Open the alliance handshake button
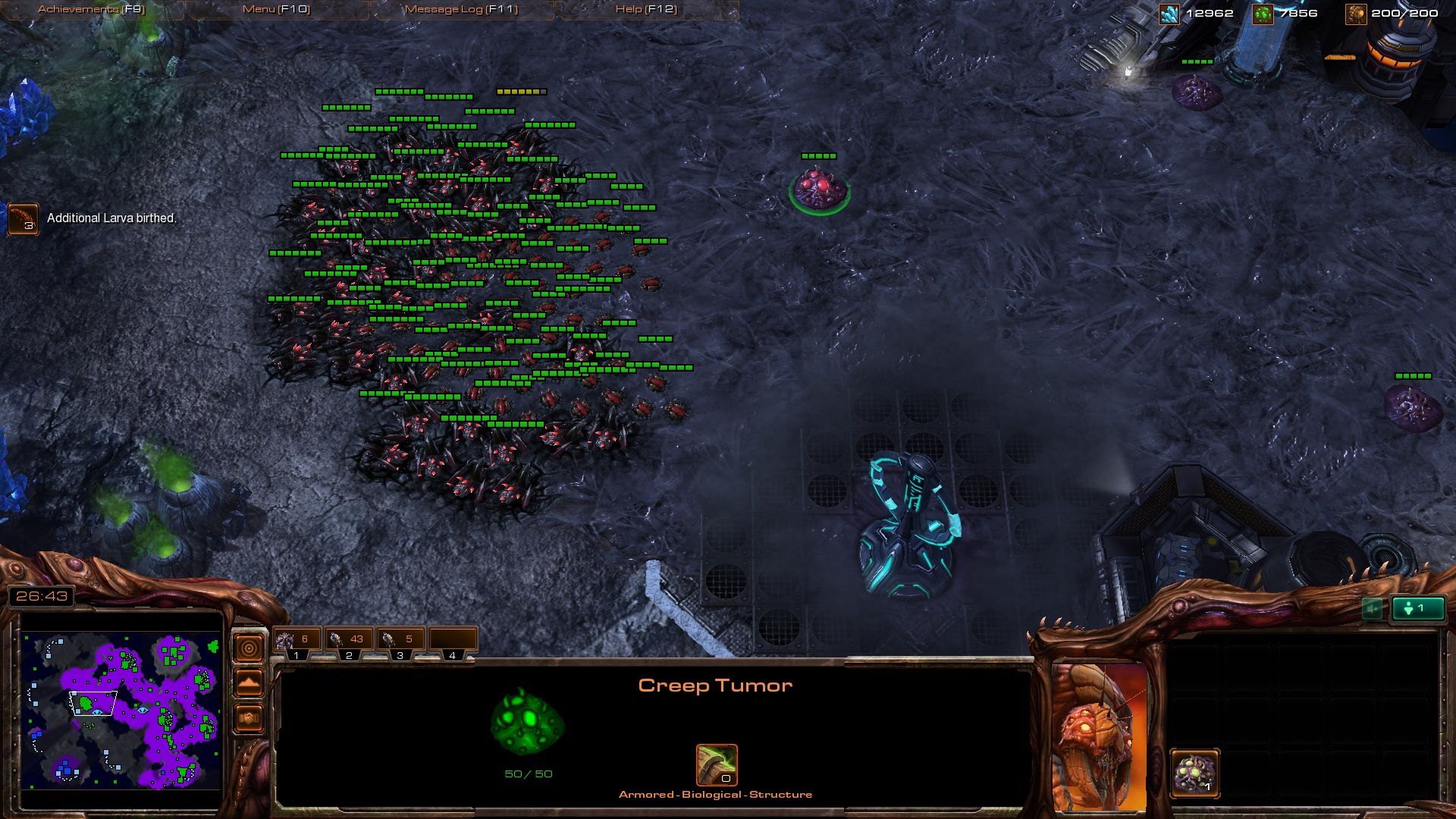The width and height of the screenshot is (1456, 819). pyautogui.click(x=249, y=717)
